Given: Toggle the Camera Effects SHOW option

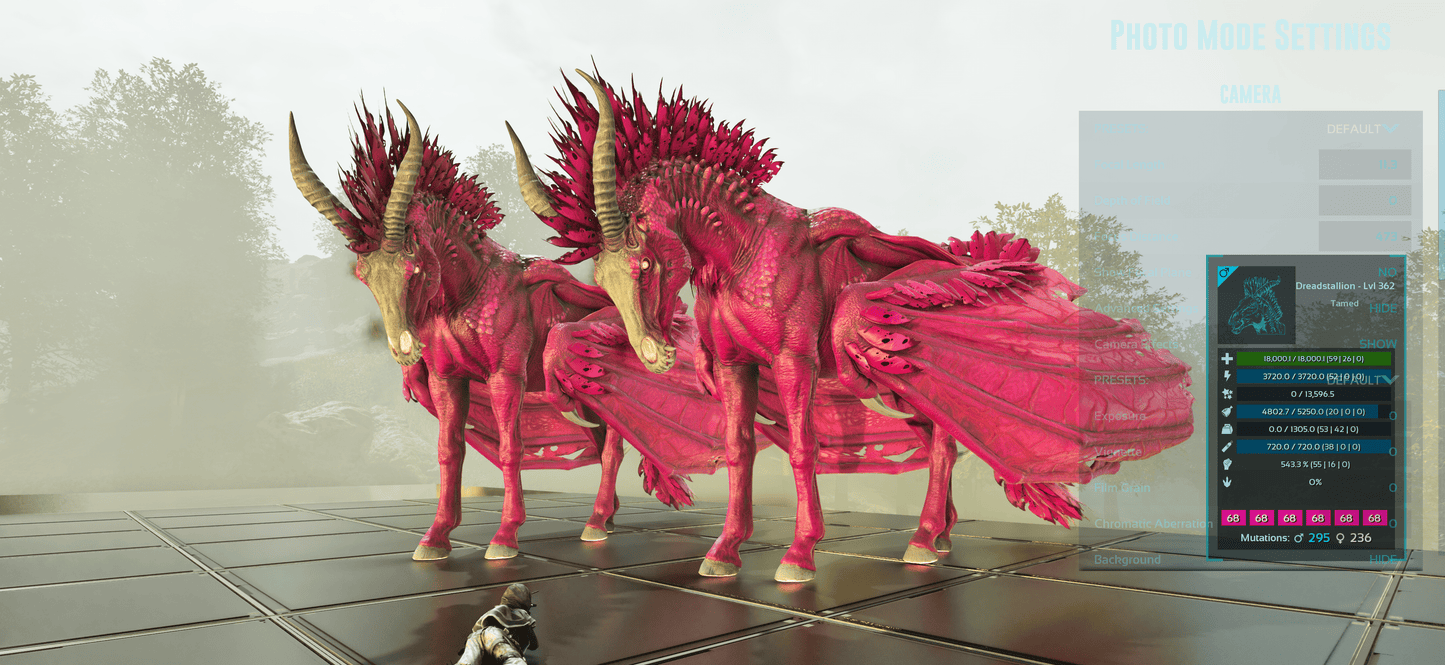Looking at the screenshot, I should 1377,344.
